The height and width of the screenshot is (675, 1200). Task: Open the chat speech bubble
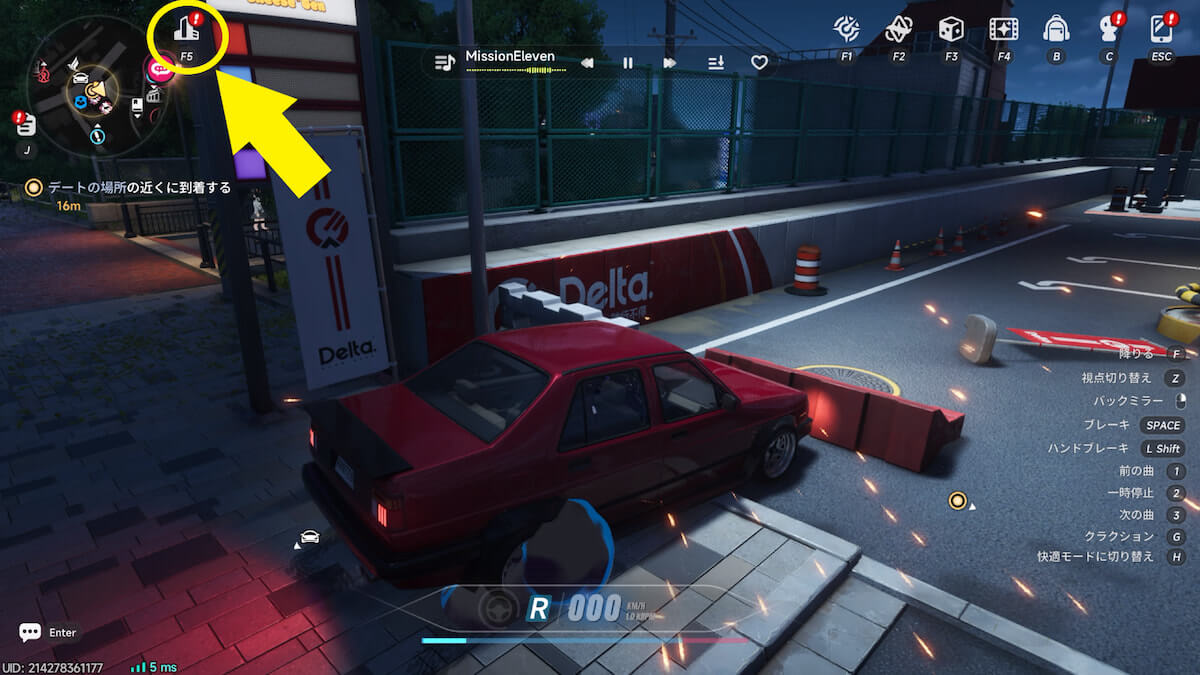tap(30, 632)
